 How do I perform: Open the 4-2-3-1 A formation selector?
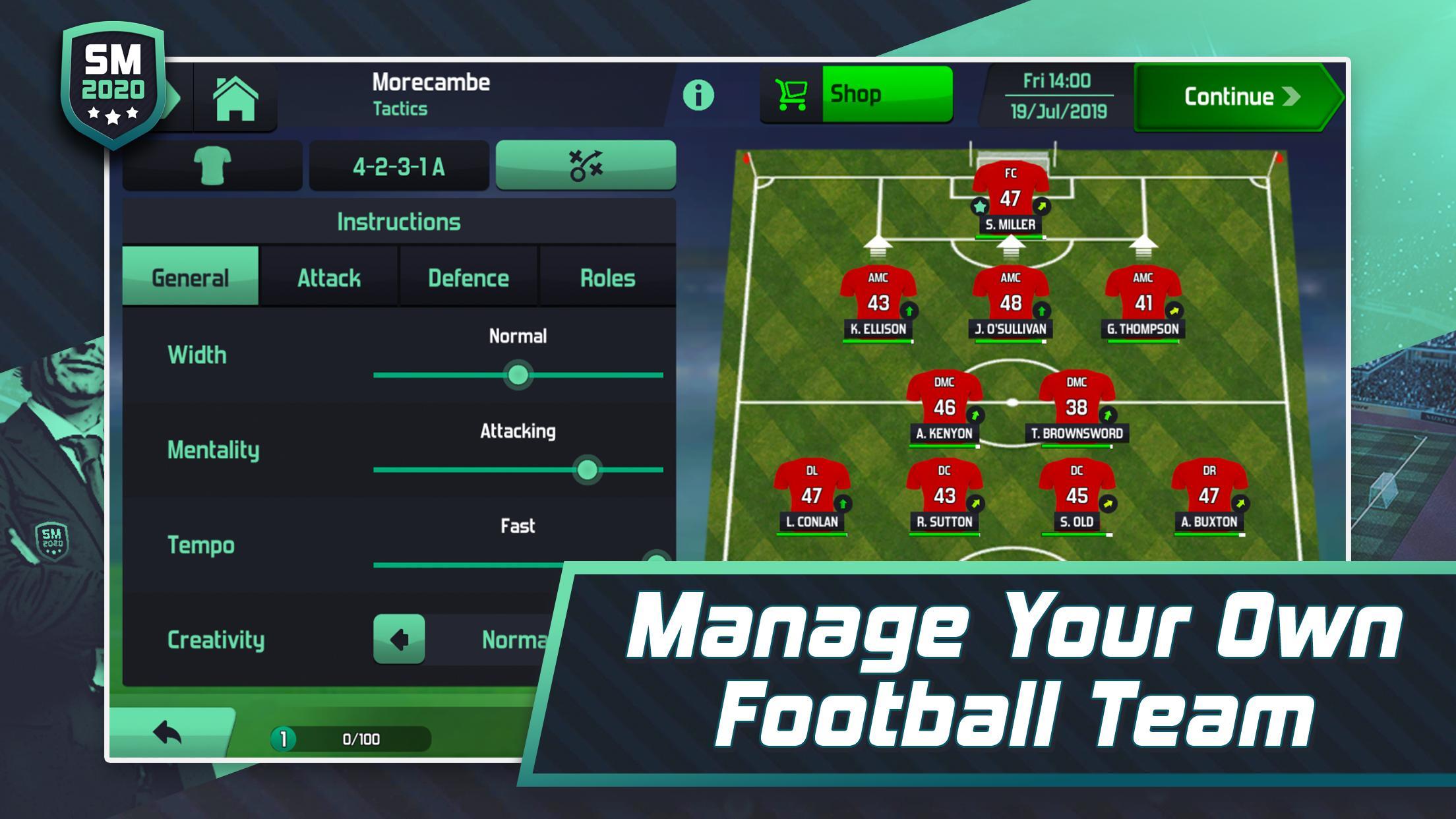398,166
